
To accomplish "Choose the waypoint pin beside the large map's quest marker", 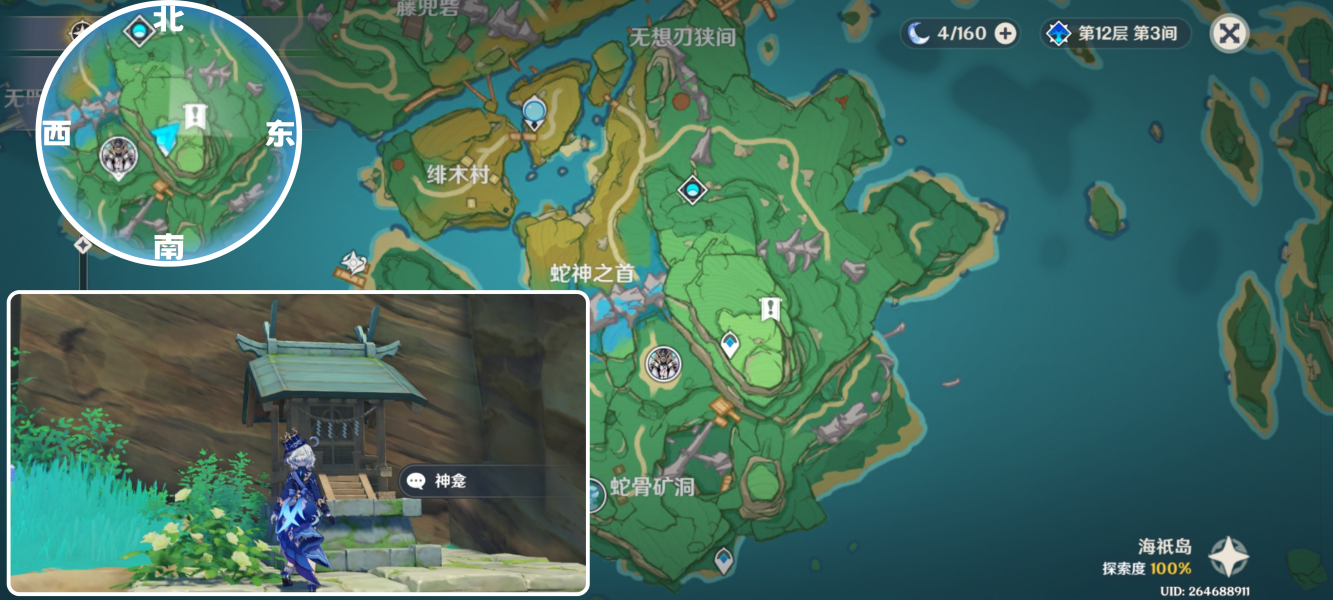I will pyautogui.click(x=730, y=344).
